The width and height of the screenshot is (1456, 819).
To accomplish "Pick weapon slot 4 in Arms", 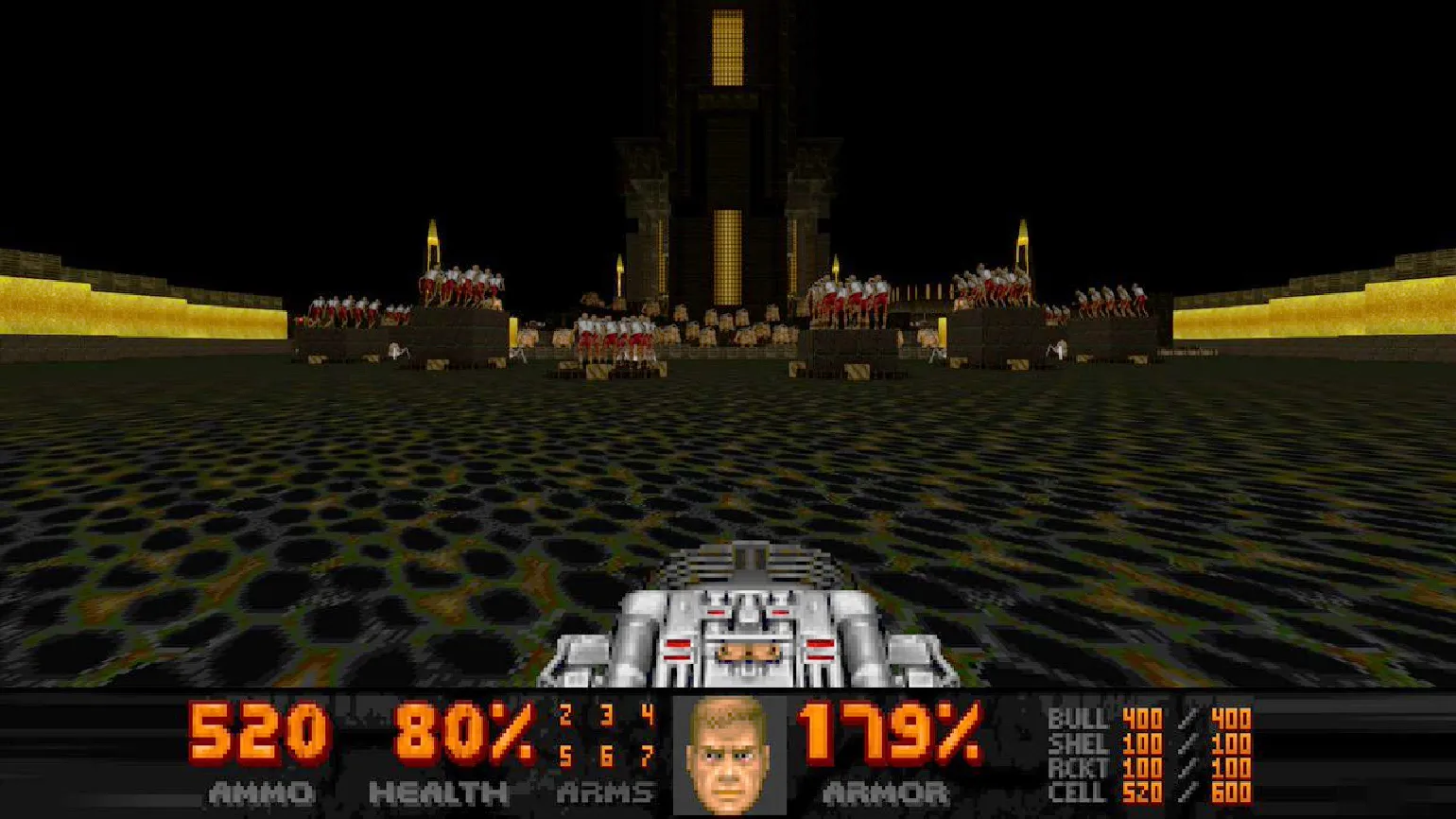I will click(647, 715).
